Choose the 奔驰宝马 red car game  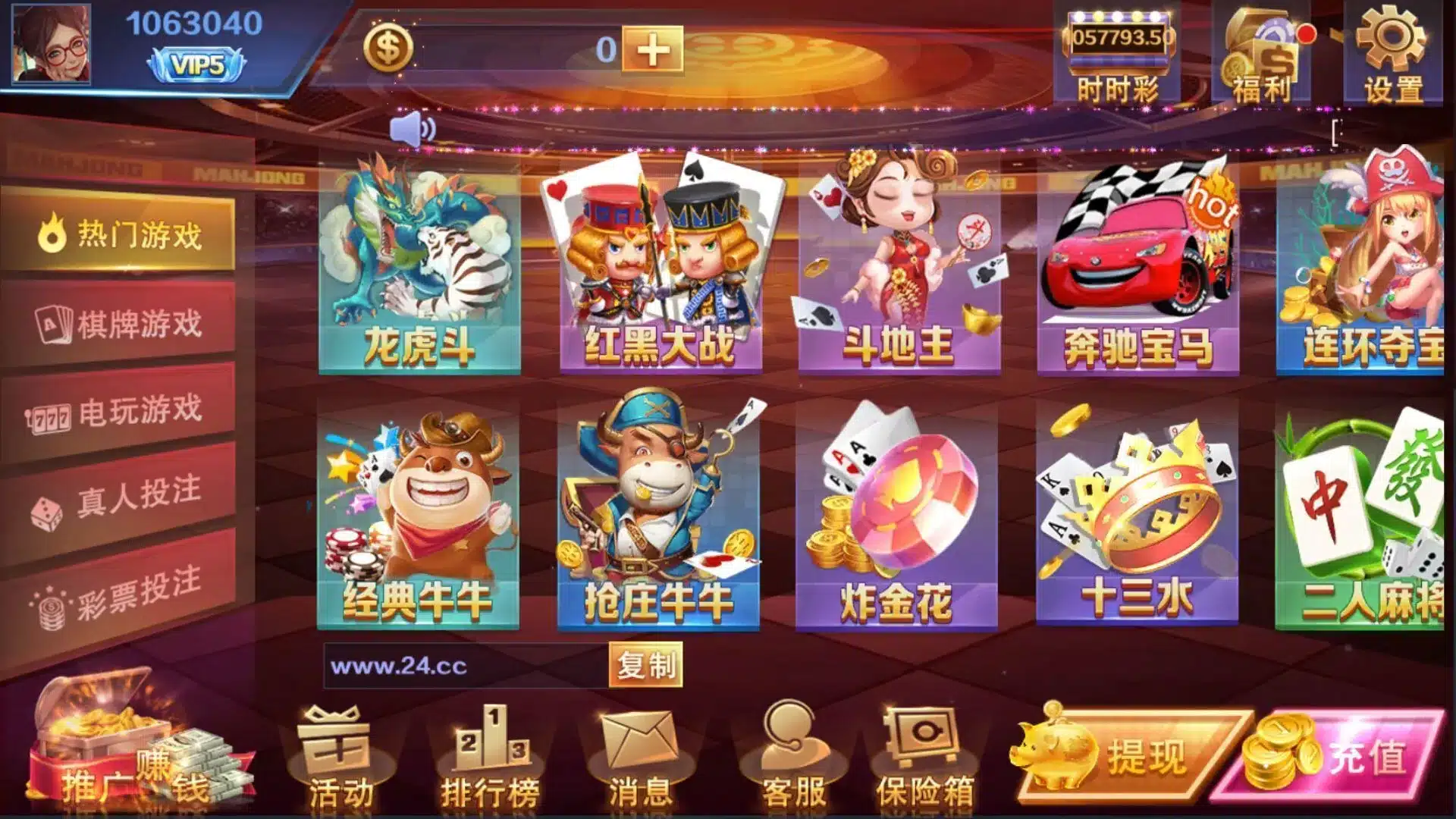(1138, 265)
